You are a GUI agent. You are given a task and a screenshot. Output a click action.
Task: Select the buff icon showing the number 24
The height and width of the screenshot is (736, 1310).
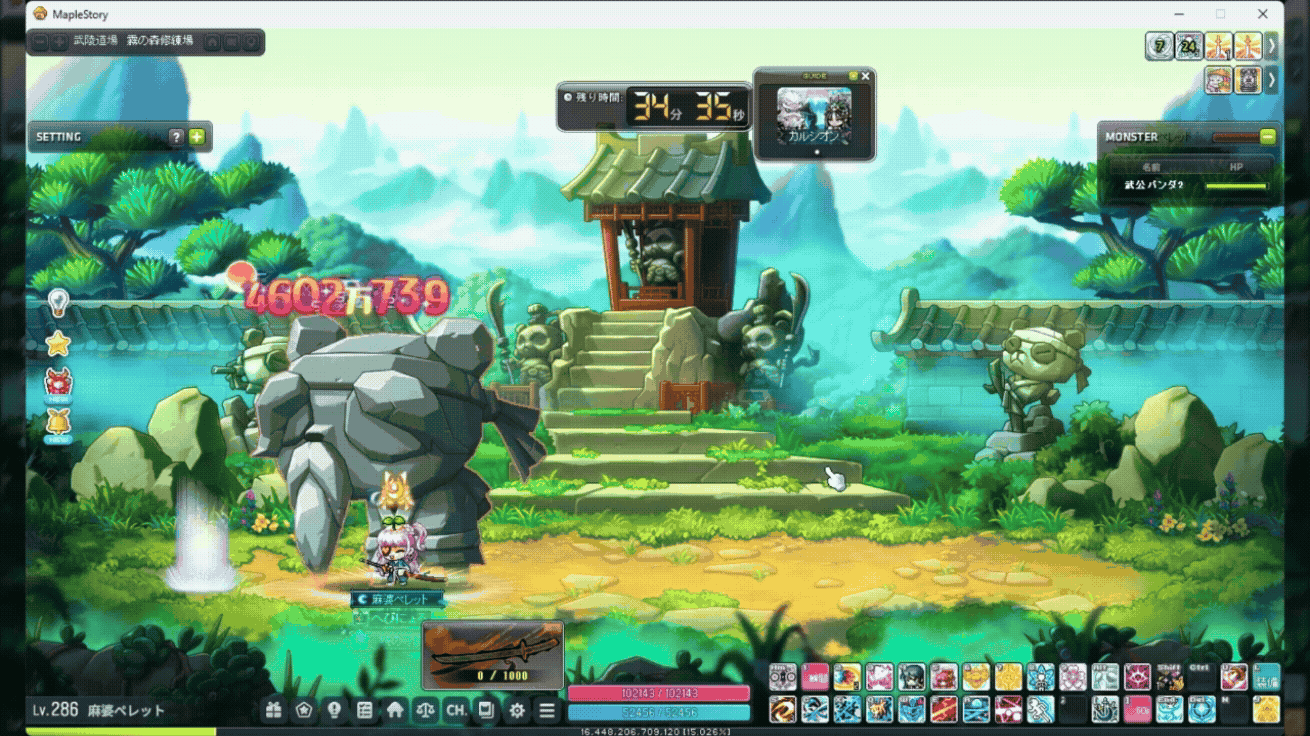point(1189,46)
